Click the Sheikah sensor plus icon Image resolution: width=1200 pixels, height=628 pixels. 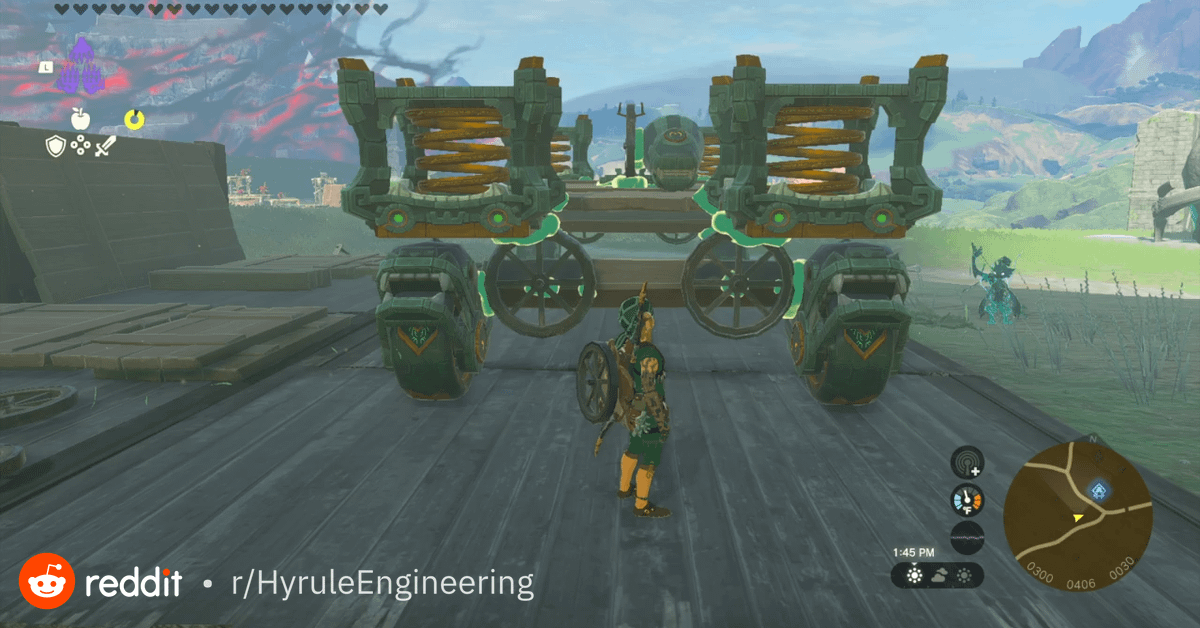click(x=967, y=463)
